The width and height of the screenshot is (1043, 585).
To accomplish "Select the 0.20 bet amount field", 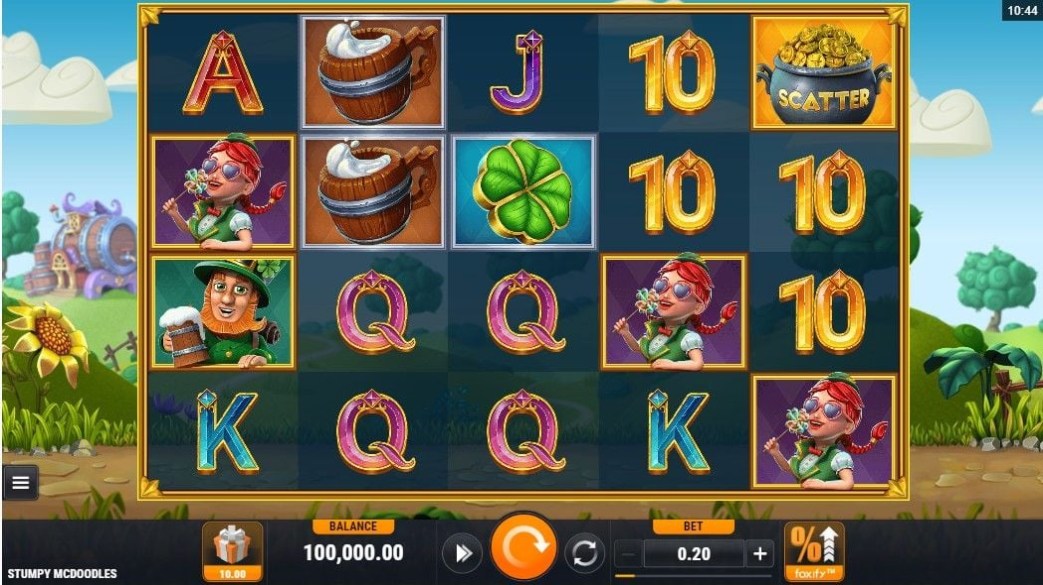I will click(x=693, y=553).
